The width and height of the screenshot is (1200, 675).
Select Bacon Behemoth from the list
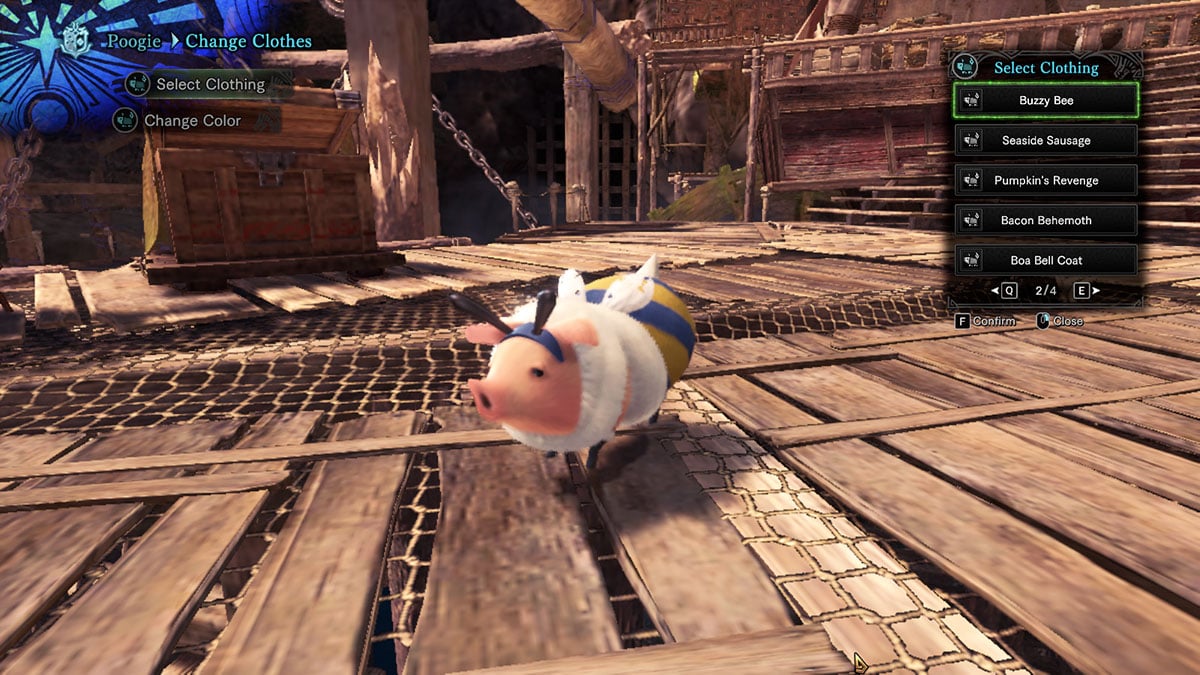tap(1046, 220)
